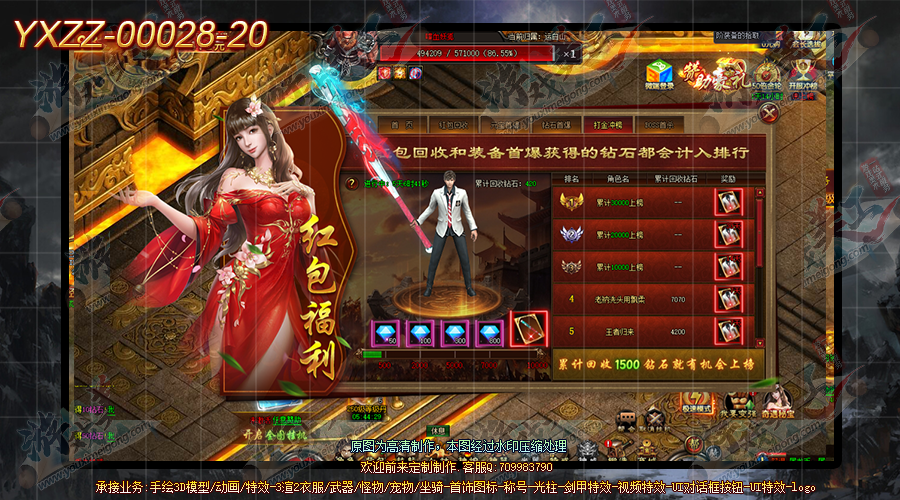Open the 赞助豪礼 sponsor gift banner
The height and width of the screenshot is (500, 900).
tap(708, 74)
